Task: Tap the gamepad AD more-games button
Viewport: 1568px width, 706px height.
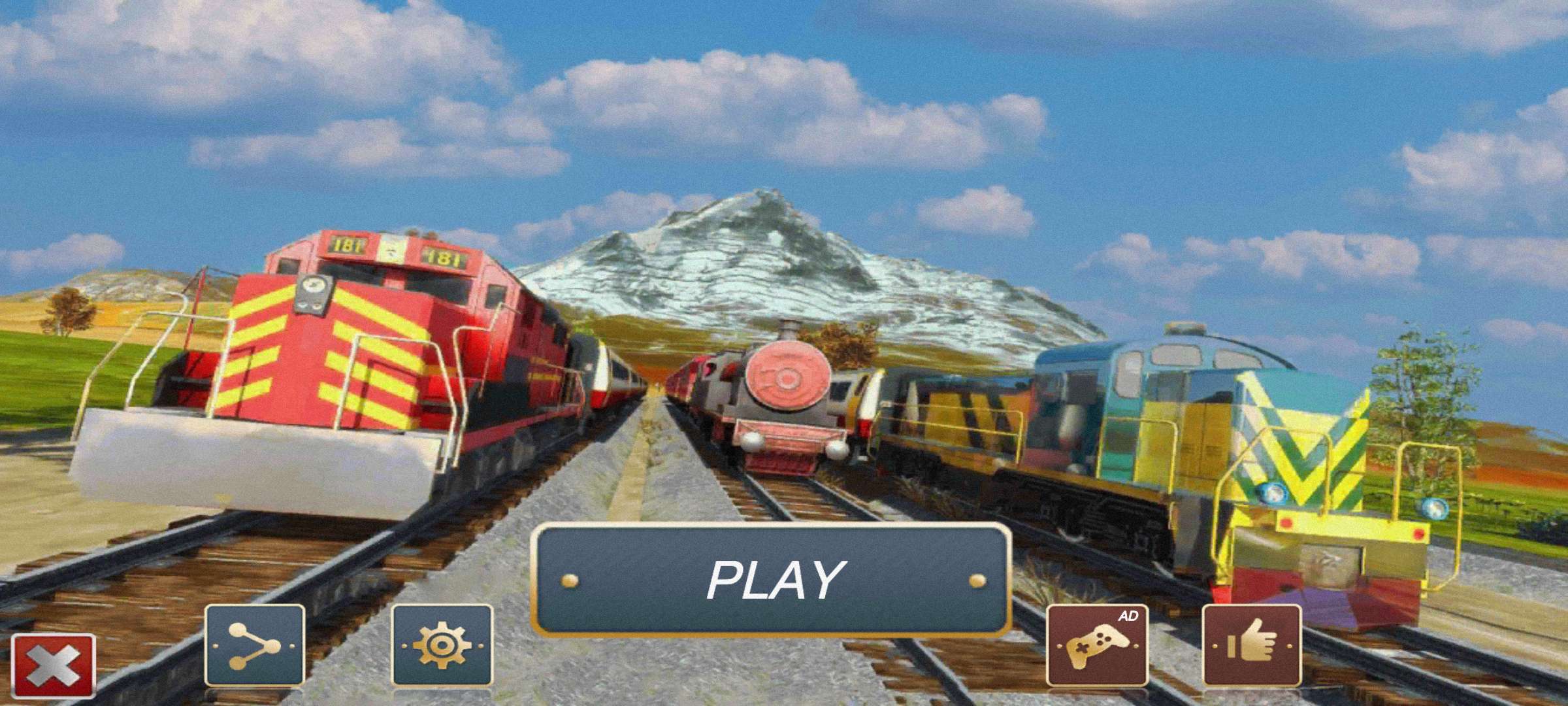Action: [1097, 645]
